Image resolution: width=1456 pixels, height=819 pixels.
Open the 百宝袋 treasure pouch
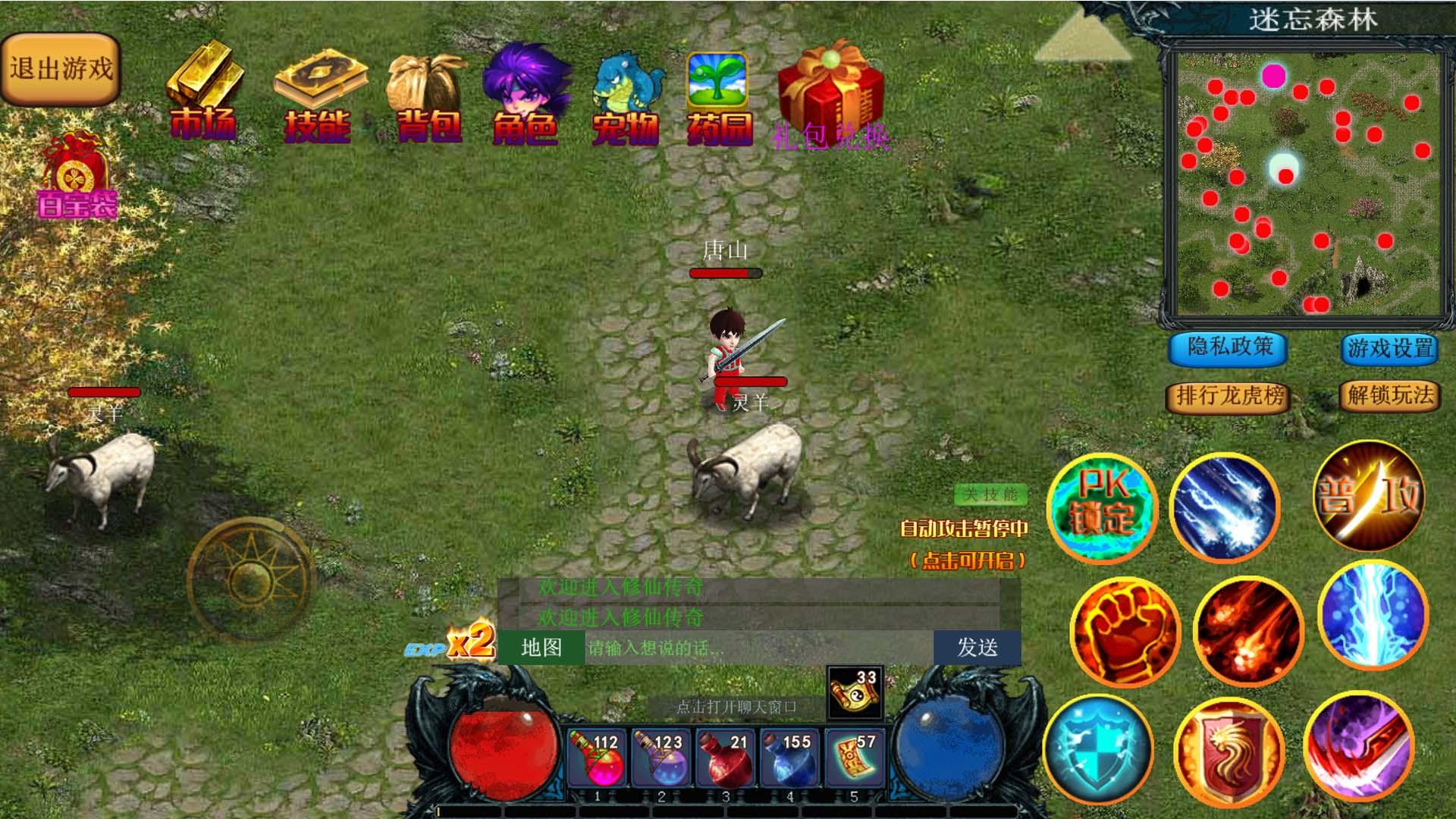click(77, 176)
